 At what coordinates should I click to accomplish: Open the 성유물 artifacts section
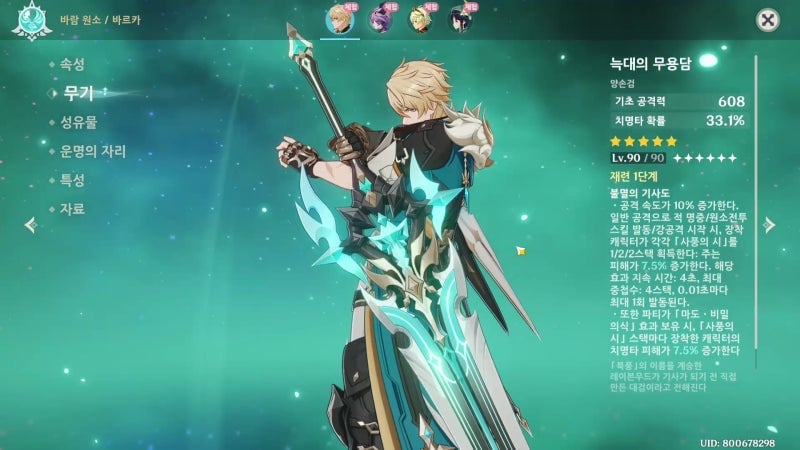pyautogui.click(x=78, y=122)
